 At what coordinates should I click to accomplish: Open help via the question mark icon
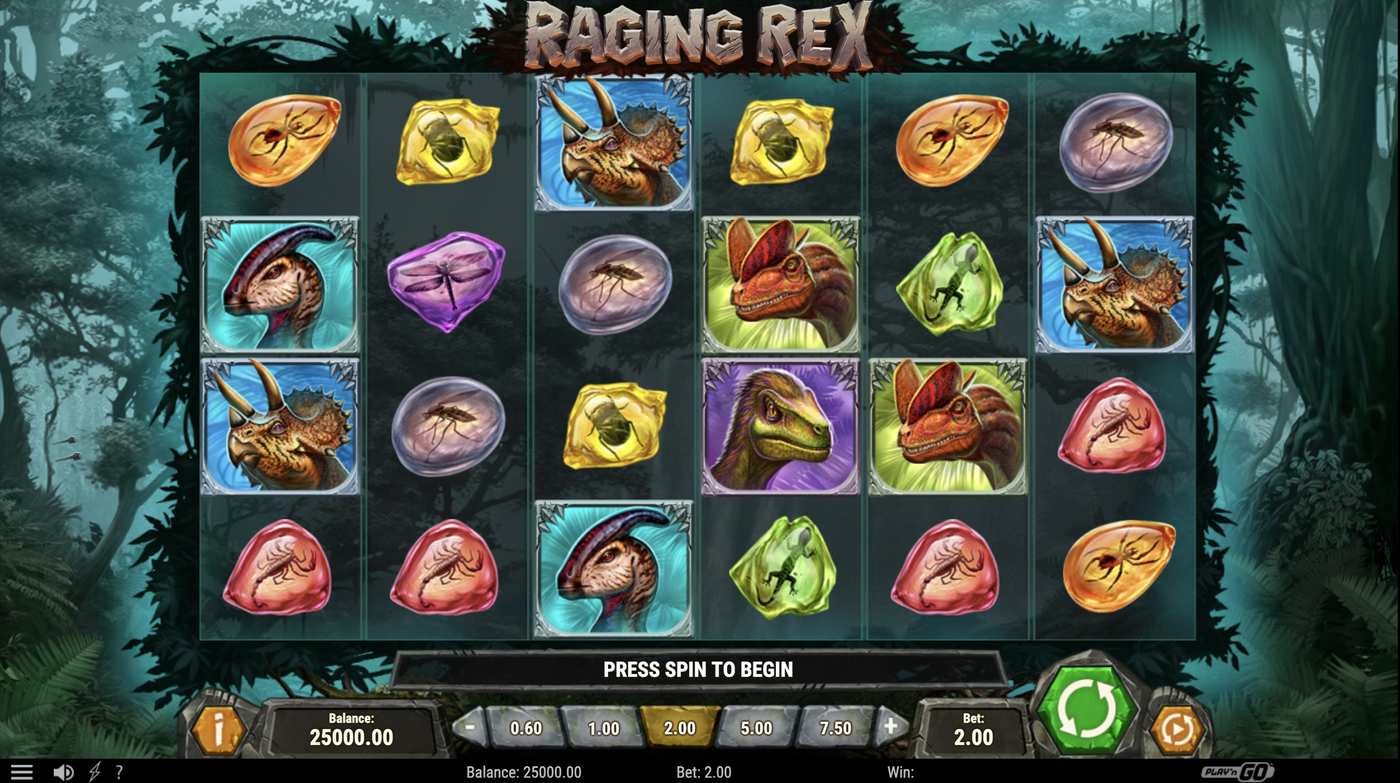(x=119, y=771)
